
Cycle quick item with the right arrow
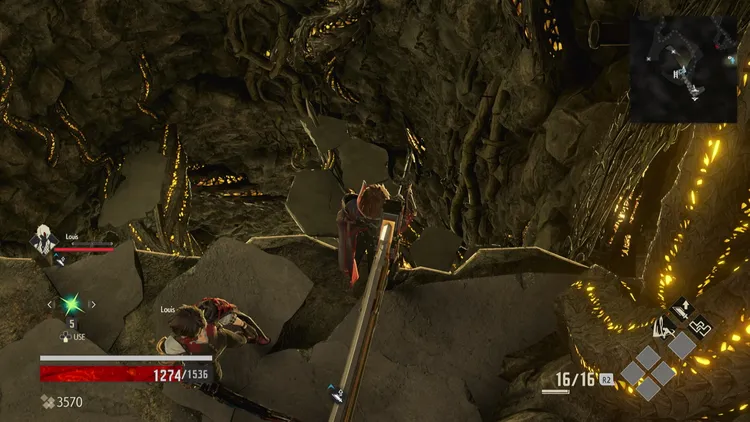92,303
